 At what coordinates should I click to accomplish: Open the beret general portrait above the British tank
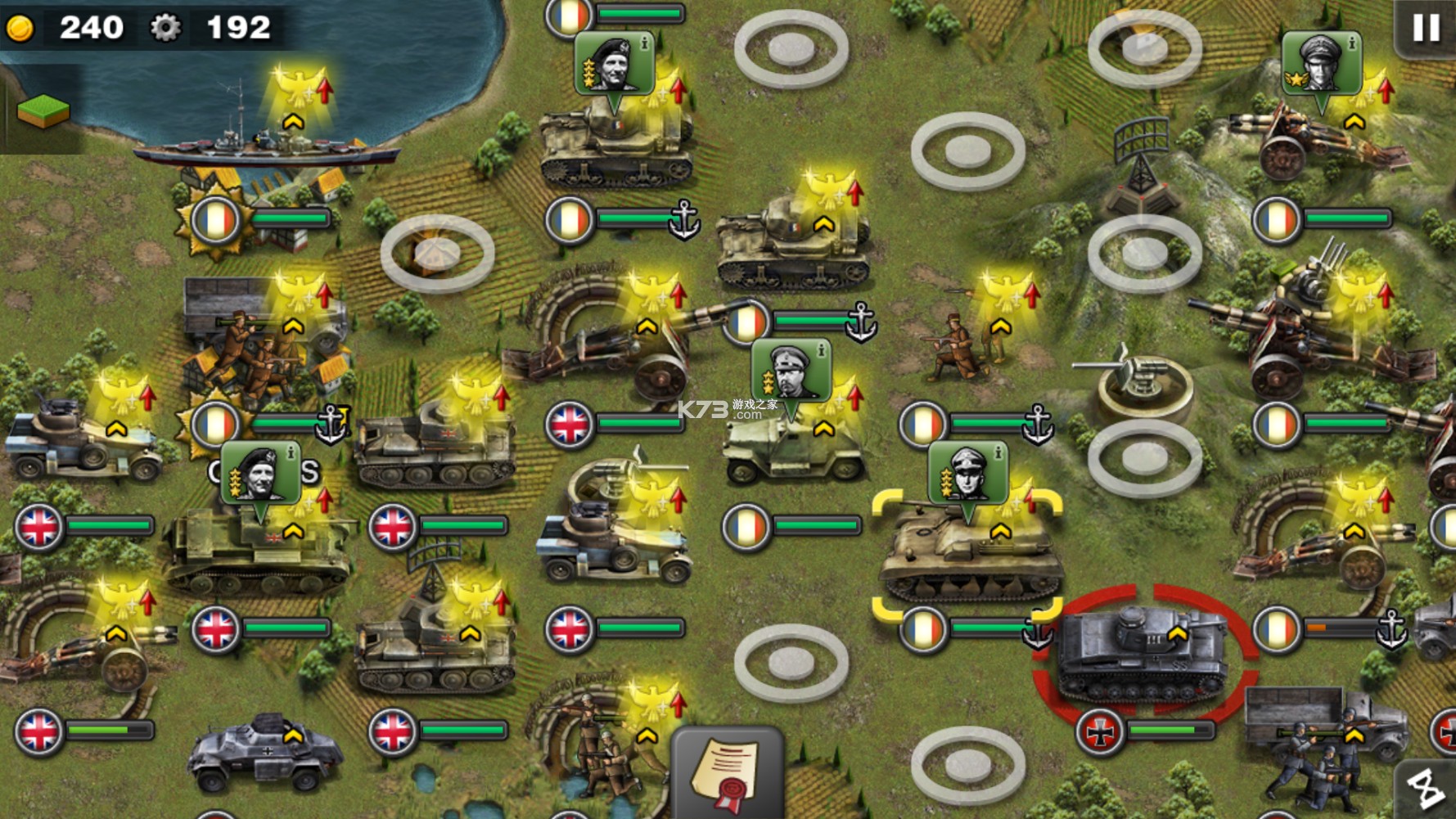pyautogui.click(x=260, y=473)
